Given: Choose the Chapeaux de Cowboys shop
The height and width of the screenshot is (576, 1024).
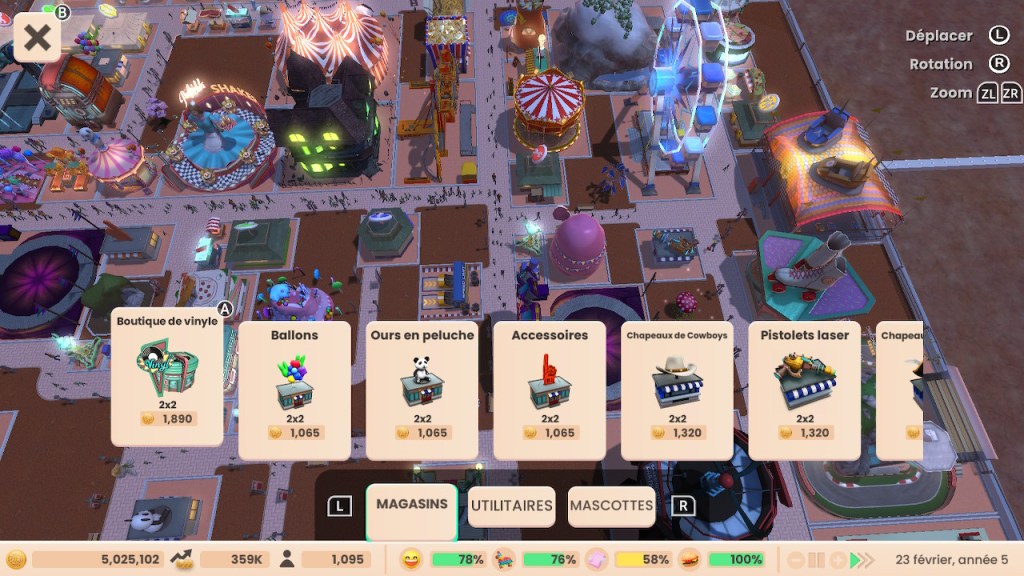Looking at the screenshot, I should point(677,389).
